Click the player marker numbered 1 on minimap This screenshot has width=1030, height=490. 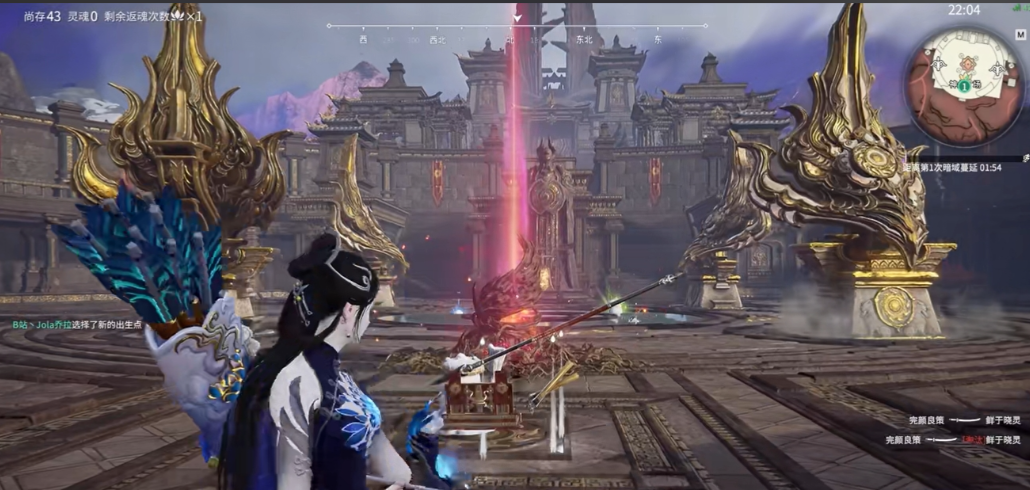click(963, 87)
